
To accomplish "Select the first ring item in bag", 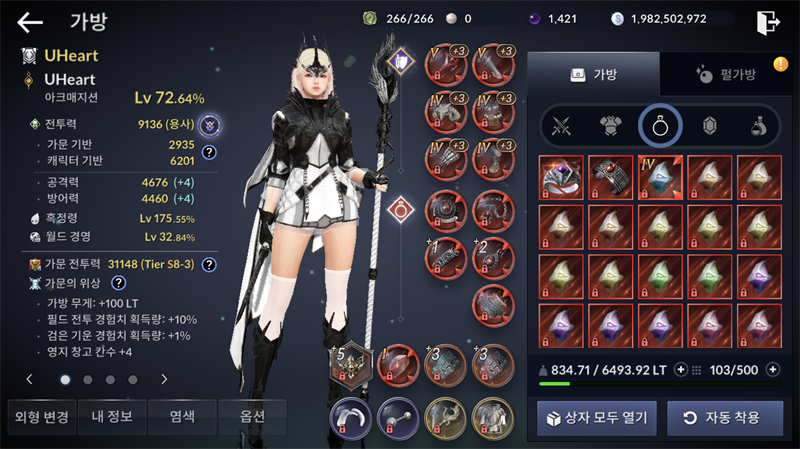I will 561,177.
